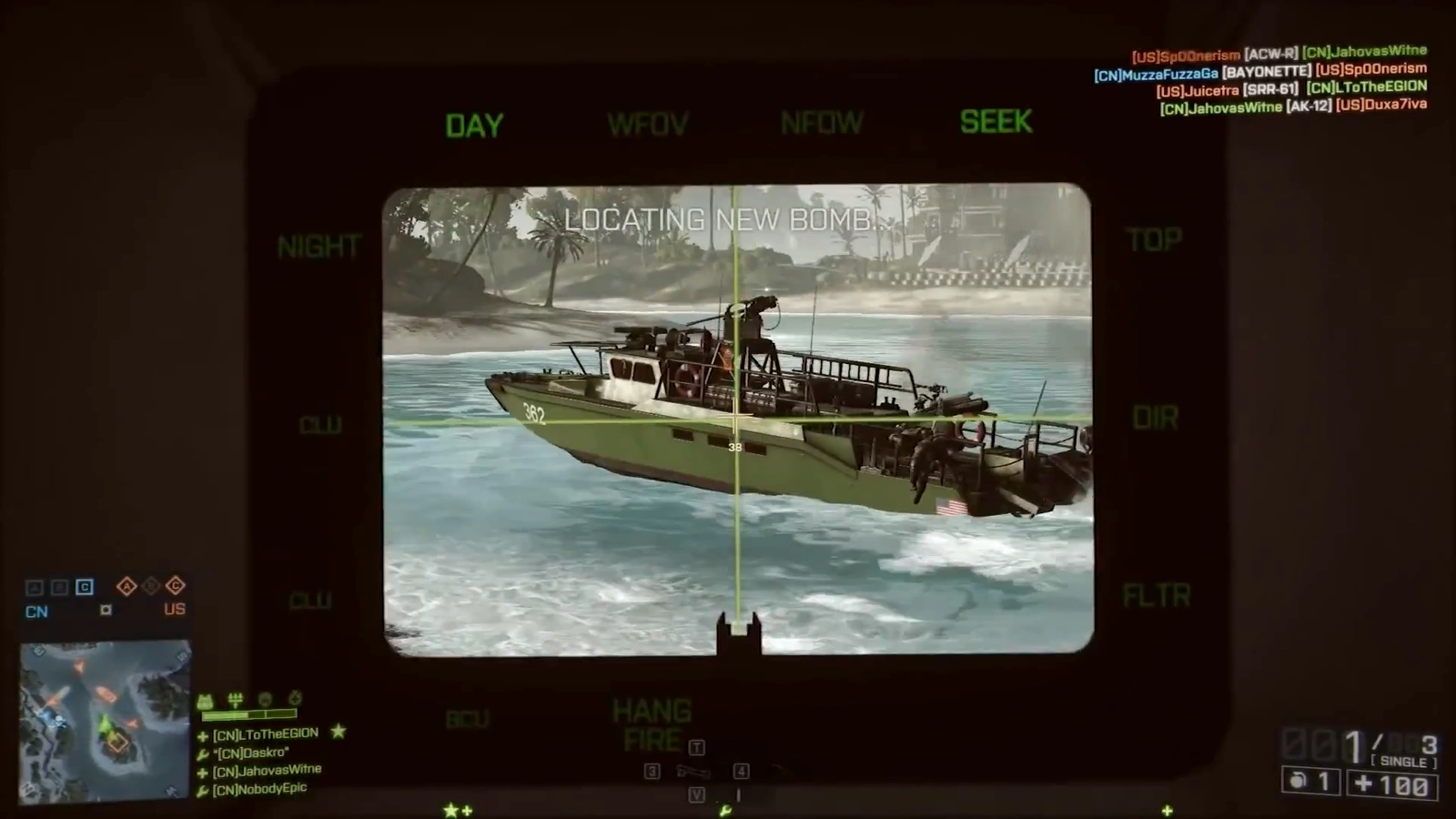Screen dimensions: 1456x819
Task: Select the squad leader star beside LToTheEGION
Action: coord(339,733)
